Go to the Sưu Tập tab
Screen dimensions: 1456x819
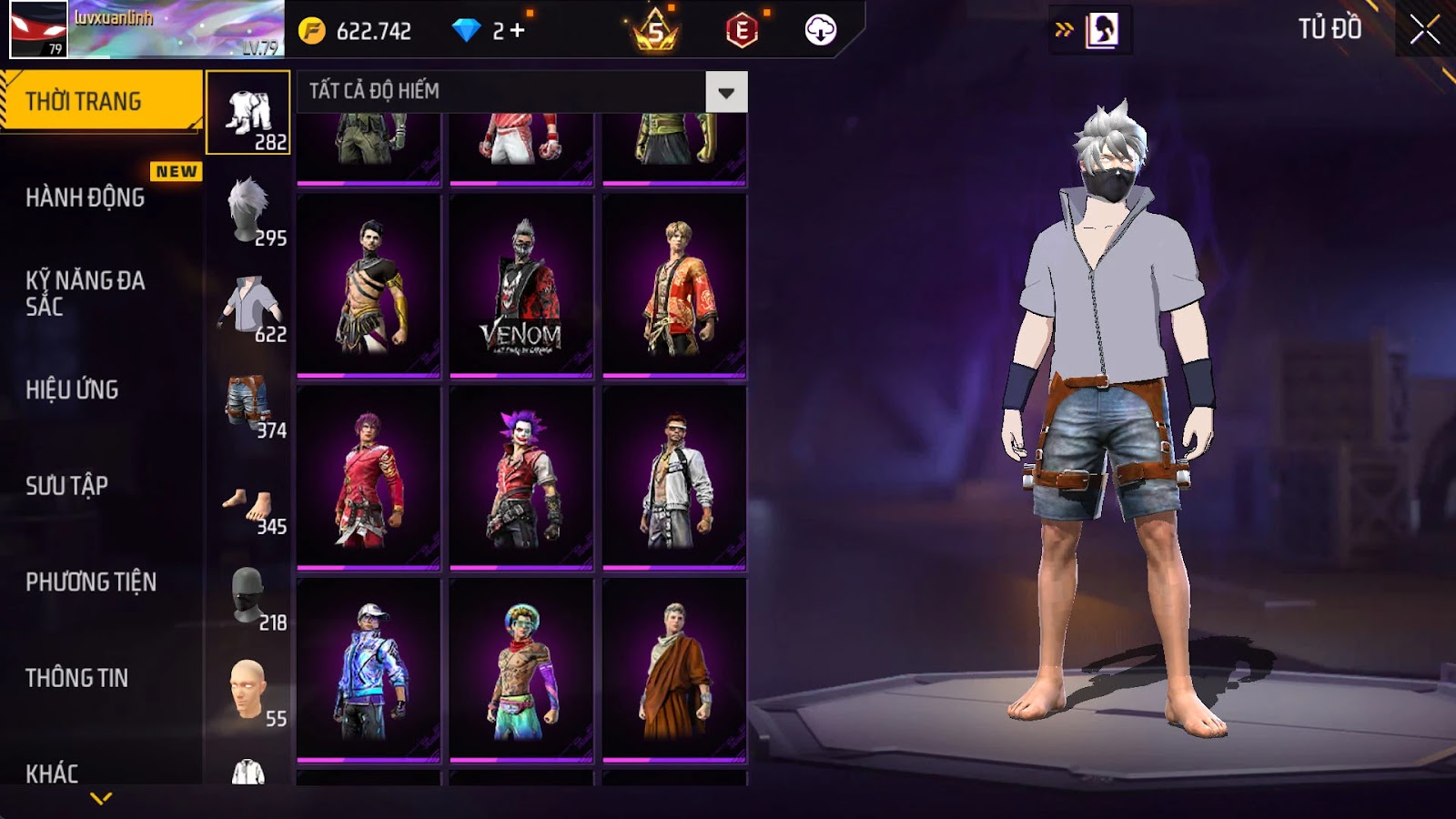pyautogui.click(x=67, y=486)
